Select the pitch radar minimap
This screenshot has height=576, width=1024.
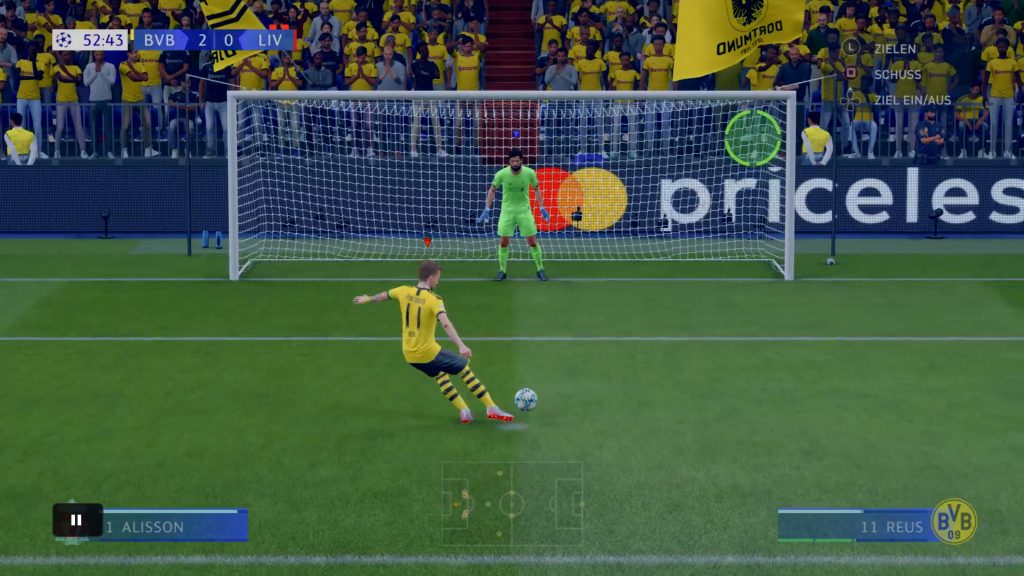pos(512,503)
